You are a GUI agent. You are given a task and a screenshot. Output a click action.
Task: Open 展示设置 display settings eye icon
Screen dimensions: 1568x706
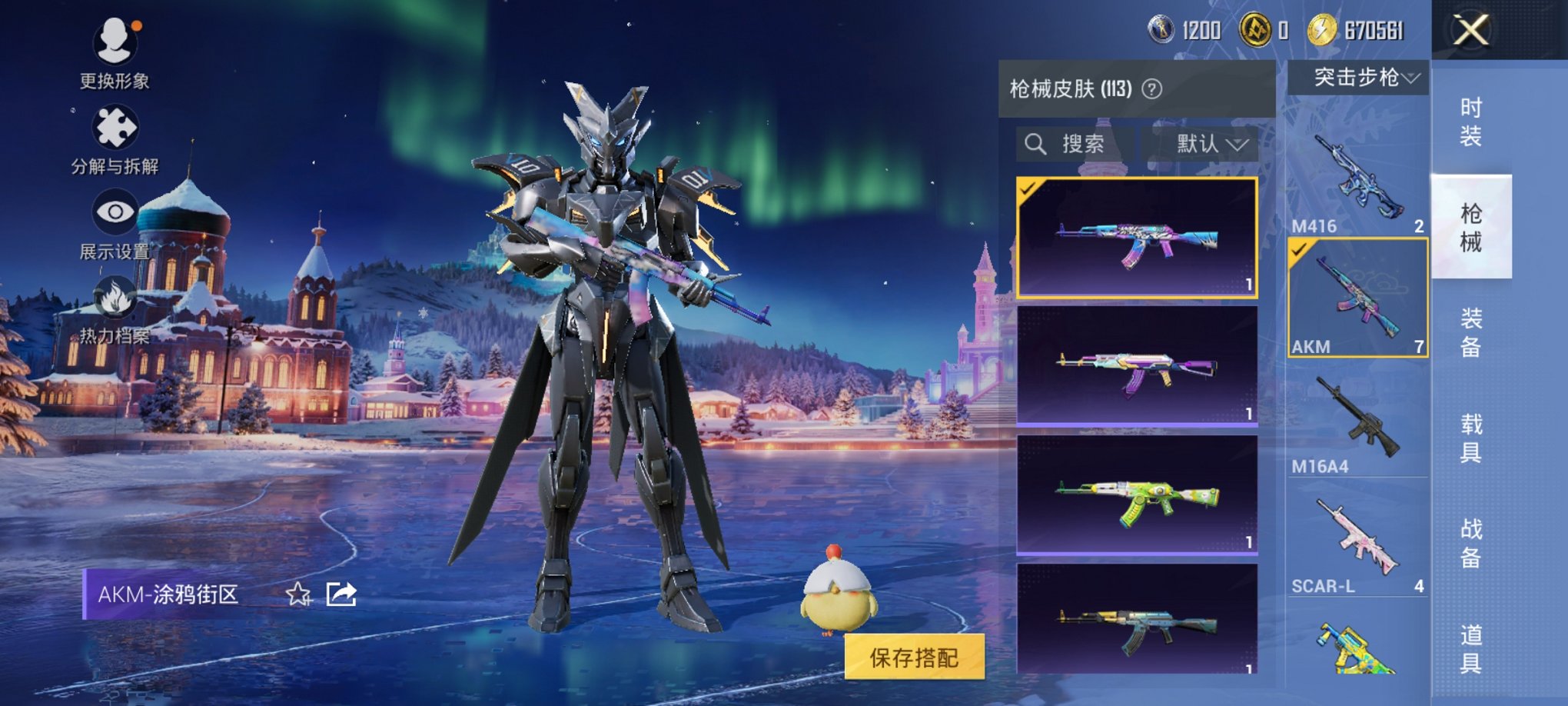114,210
